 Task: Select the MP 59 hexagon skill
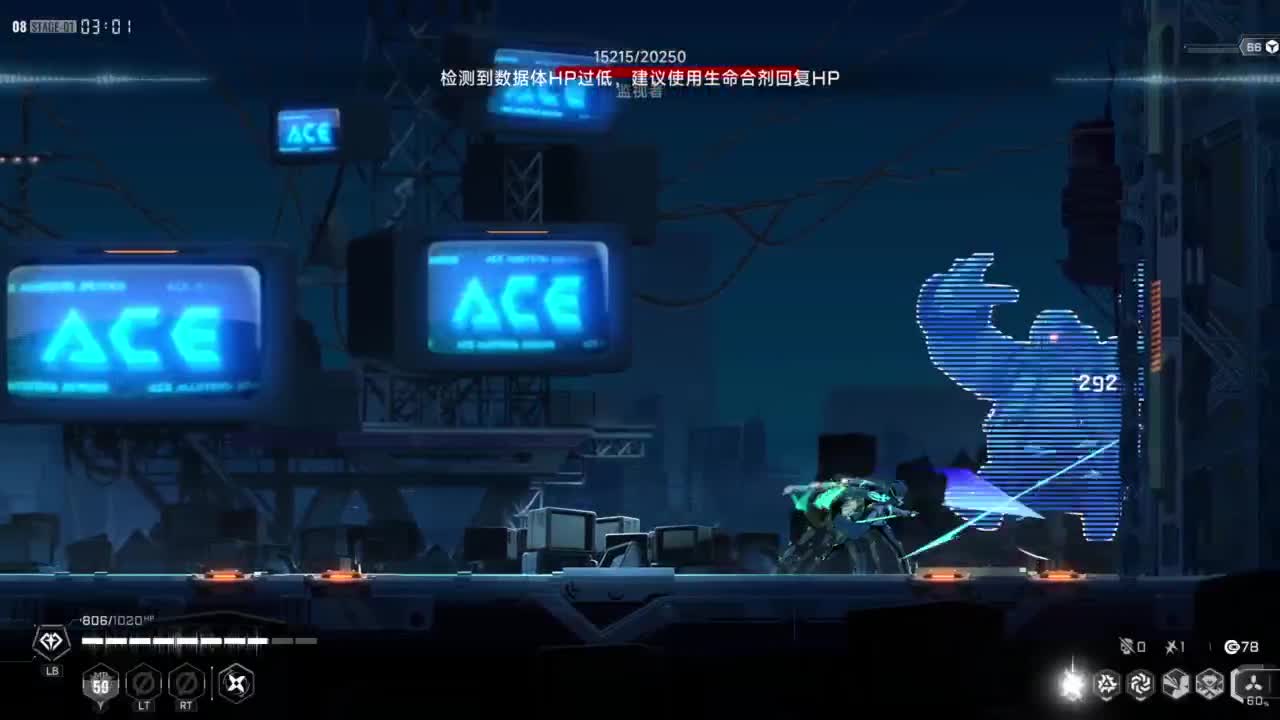click(101, 686)
